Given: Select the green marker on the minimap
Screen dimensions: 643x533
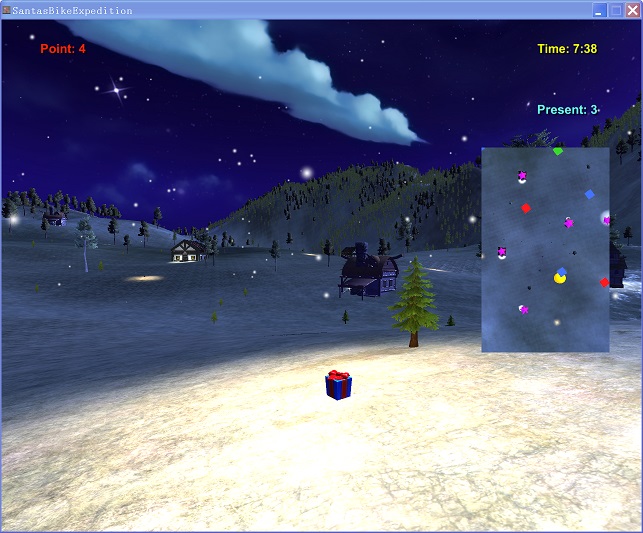Looking at the screenshot, I should tap(558, 151).
